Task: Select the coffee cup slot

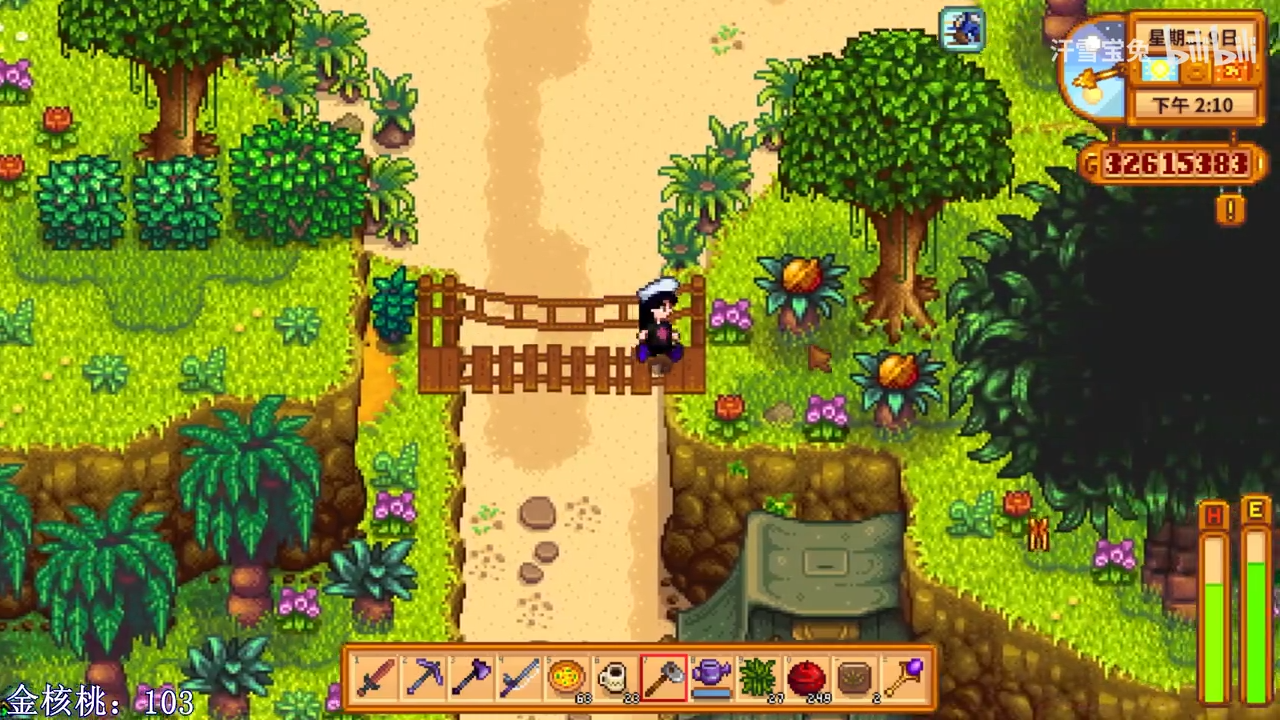Action: (x=614, y=678)
